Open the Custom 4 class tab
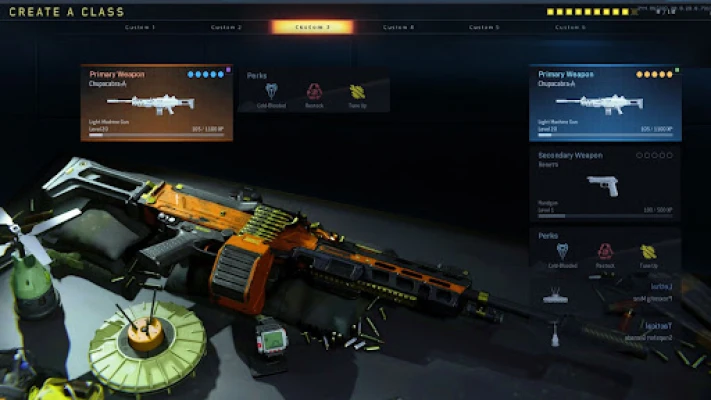Screen dimensions: 711x400 [x=398, y=27]
